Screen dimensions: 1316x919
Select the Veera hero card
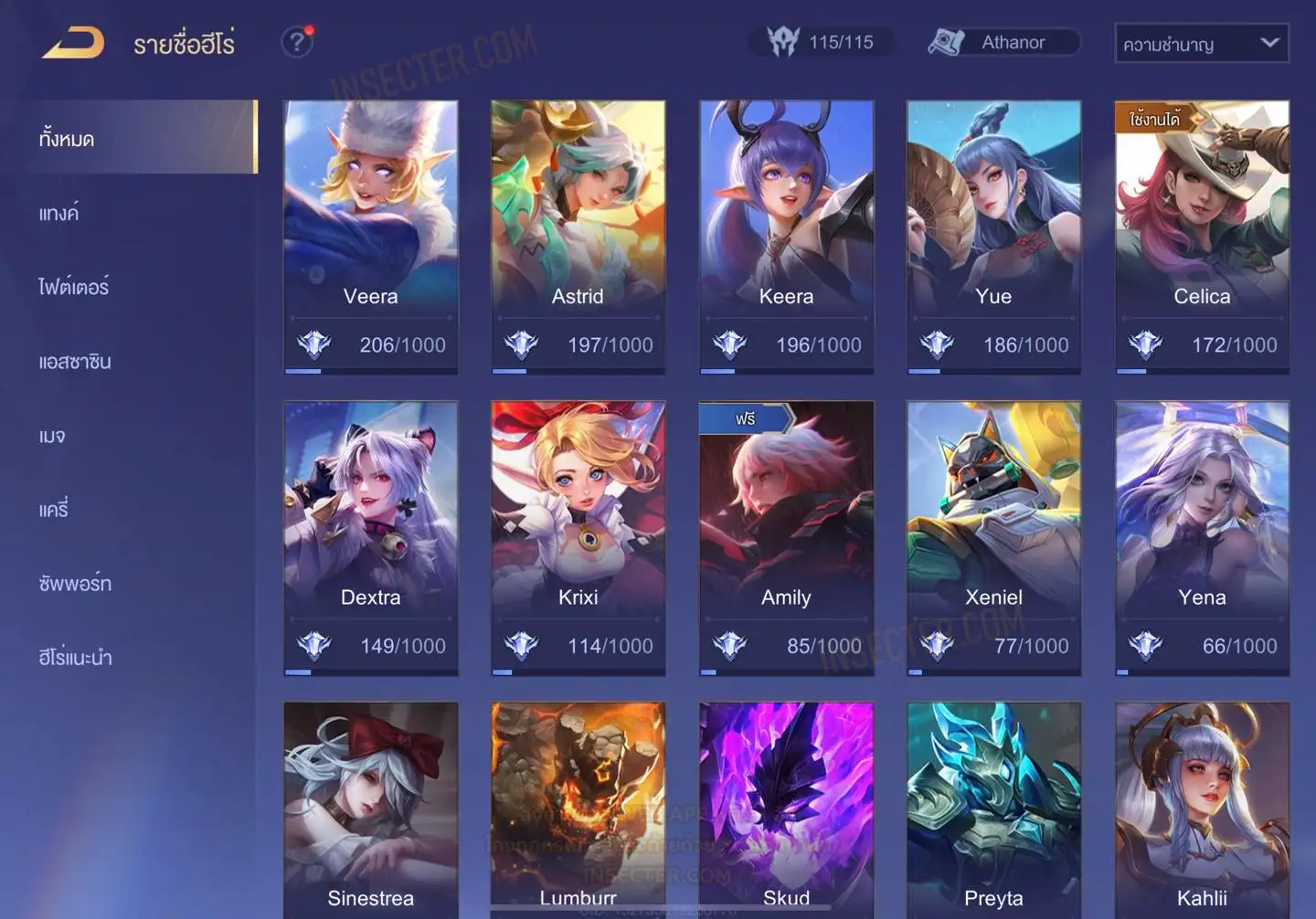click(370, 236)
